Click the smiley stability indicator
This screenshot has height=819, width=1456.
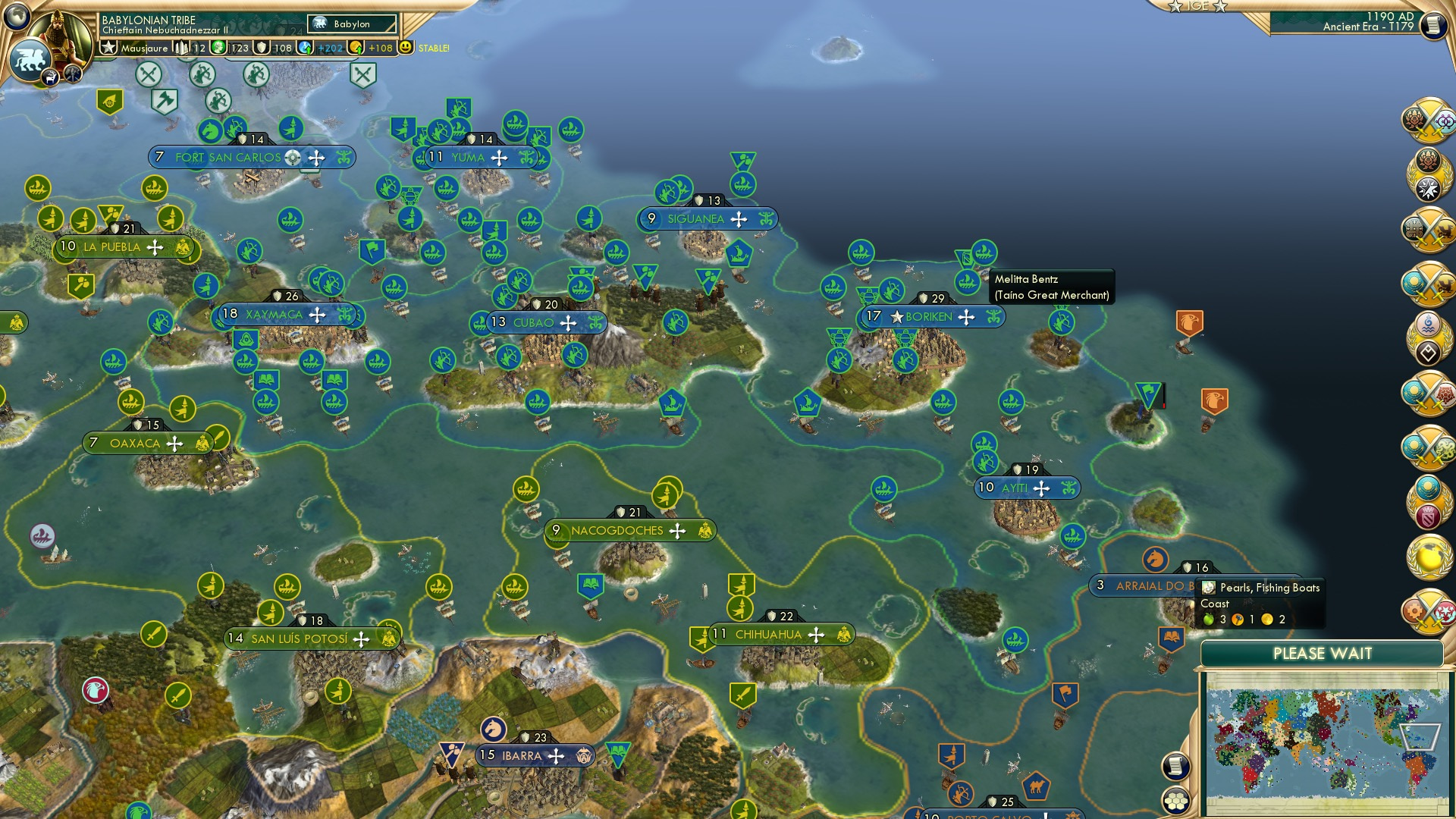click(x=406, y=48)
